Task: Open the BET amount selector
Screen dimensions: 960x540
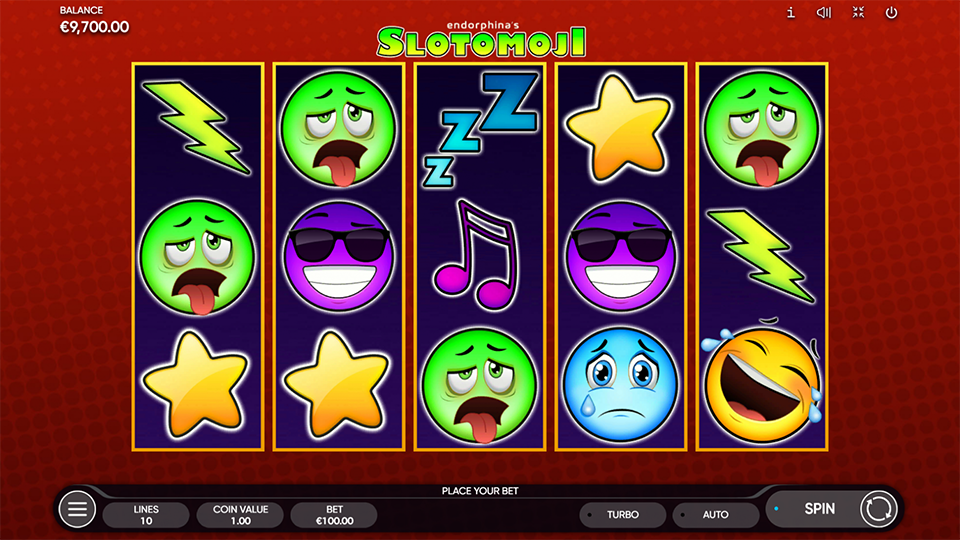Action: coord(334,515)
